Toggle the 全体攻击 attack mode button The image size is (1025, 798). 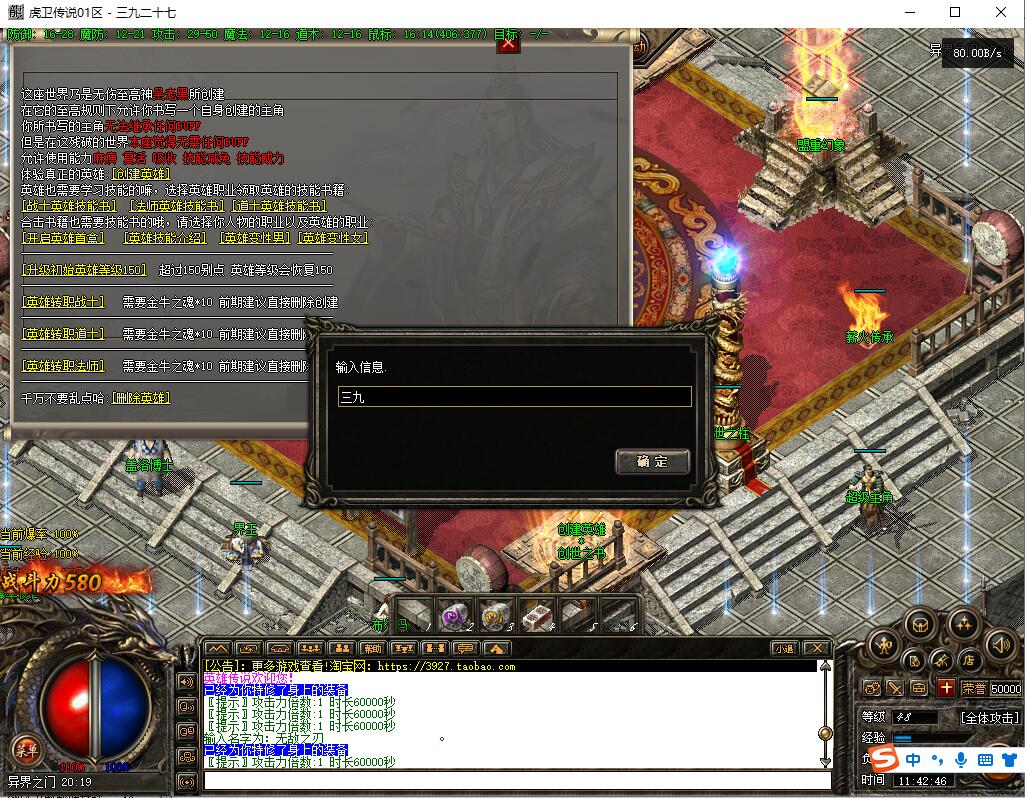(x=989, y=717)
